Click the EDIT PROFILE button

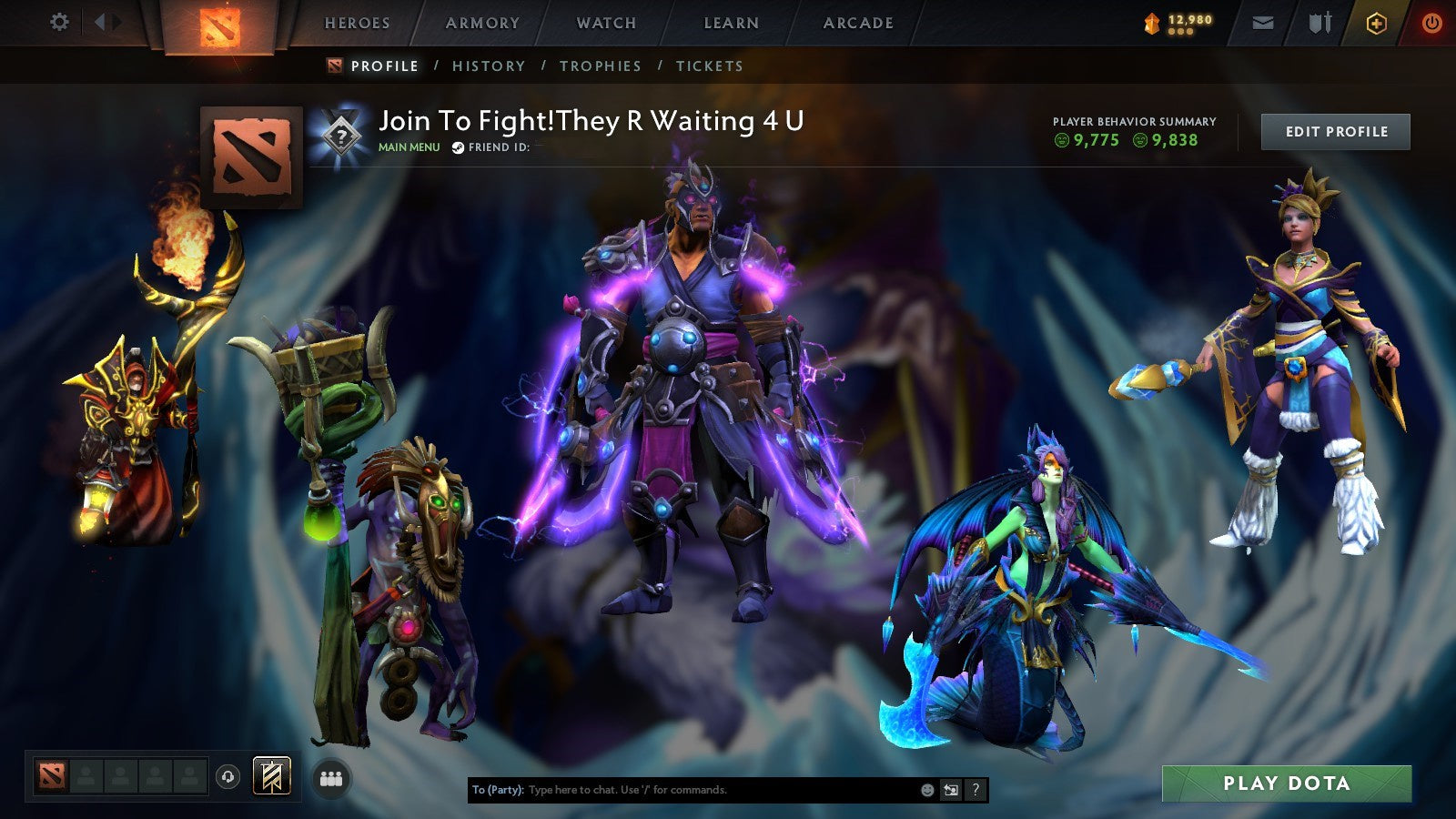(1334, 131)
